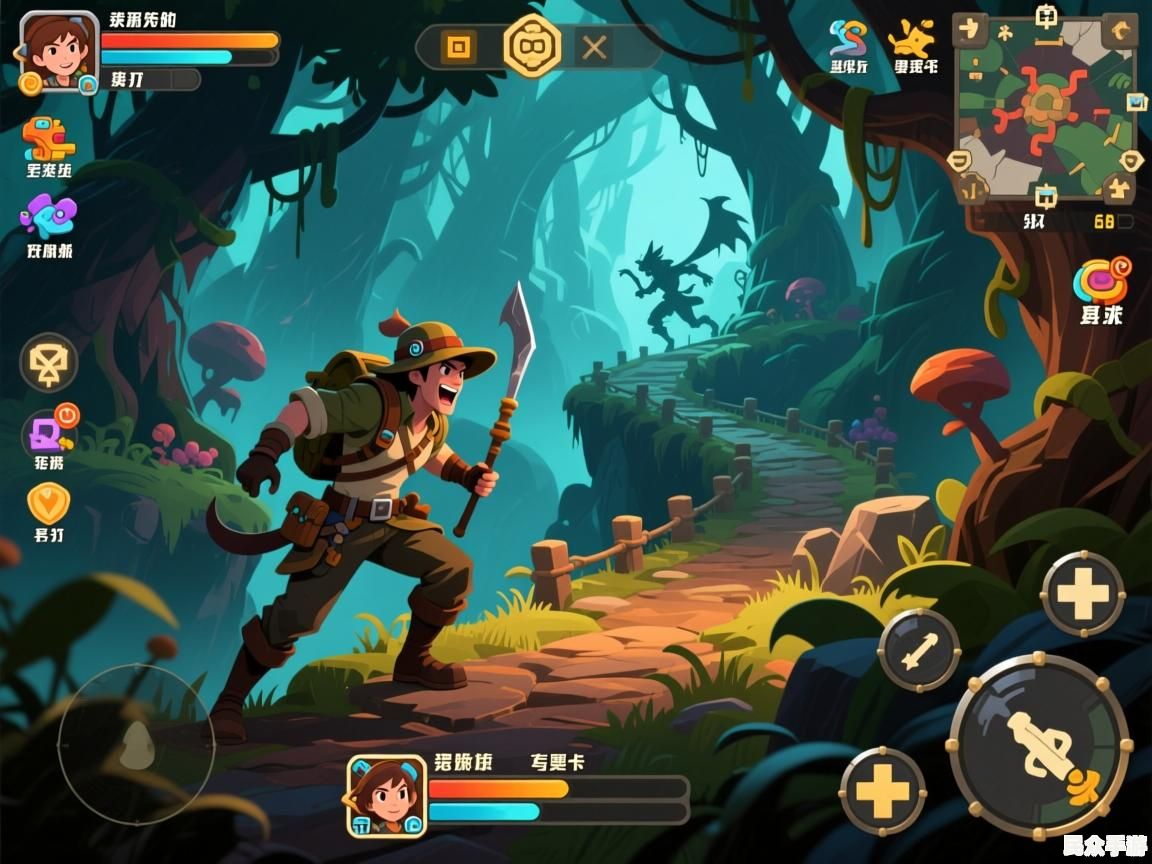The height and width of the screenshot is (864, 1152).
Task: Touch the virtual joystick circle
Action: coord(135,743)
